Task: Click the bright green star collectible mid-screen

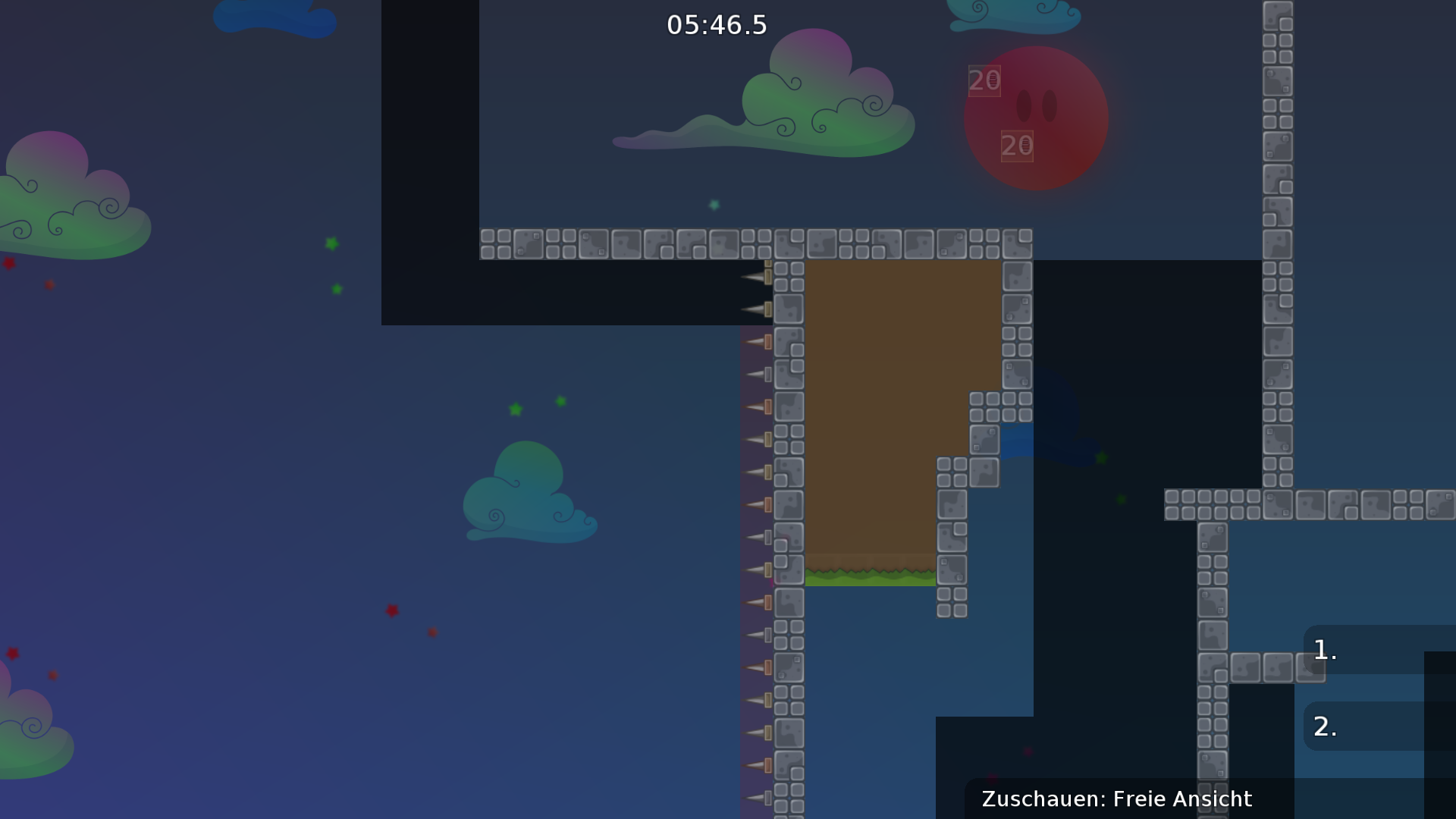Action: coord(515,411)
